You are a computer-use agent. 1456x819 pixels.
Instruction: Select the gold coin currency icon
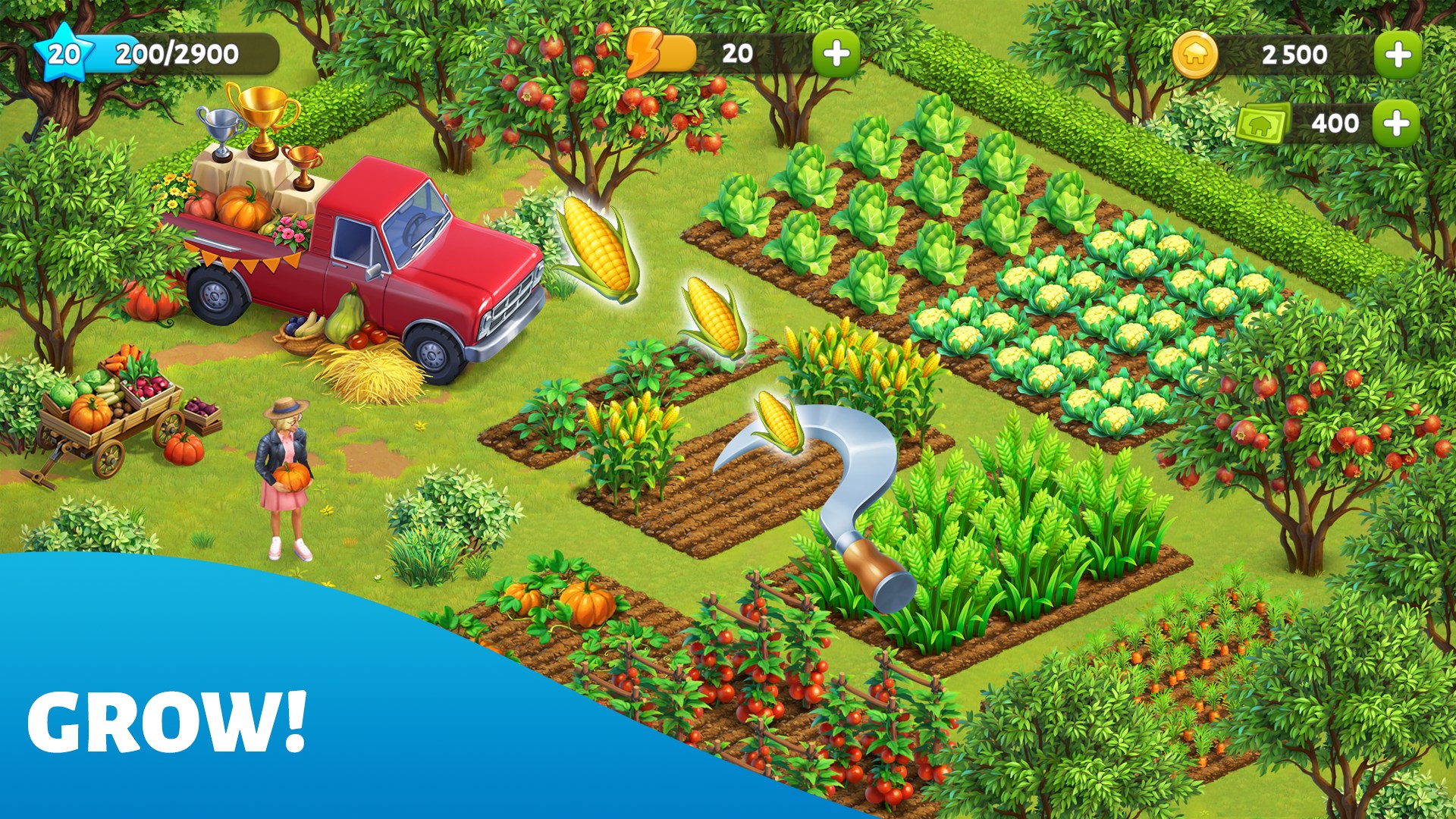(x=1196, y=53)
